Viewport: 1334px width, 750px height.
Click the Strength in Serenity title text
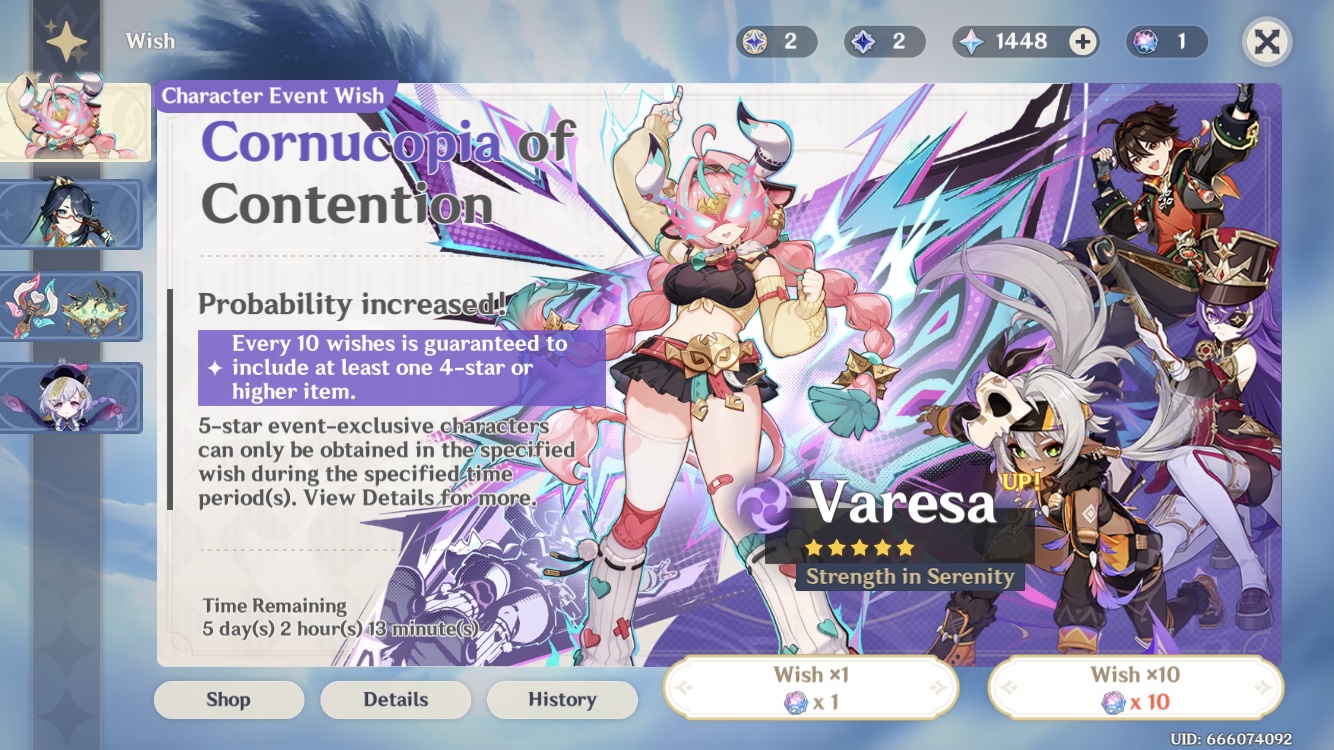[908, 577]
